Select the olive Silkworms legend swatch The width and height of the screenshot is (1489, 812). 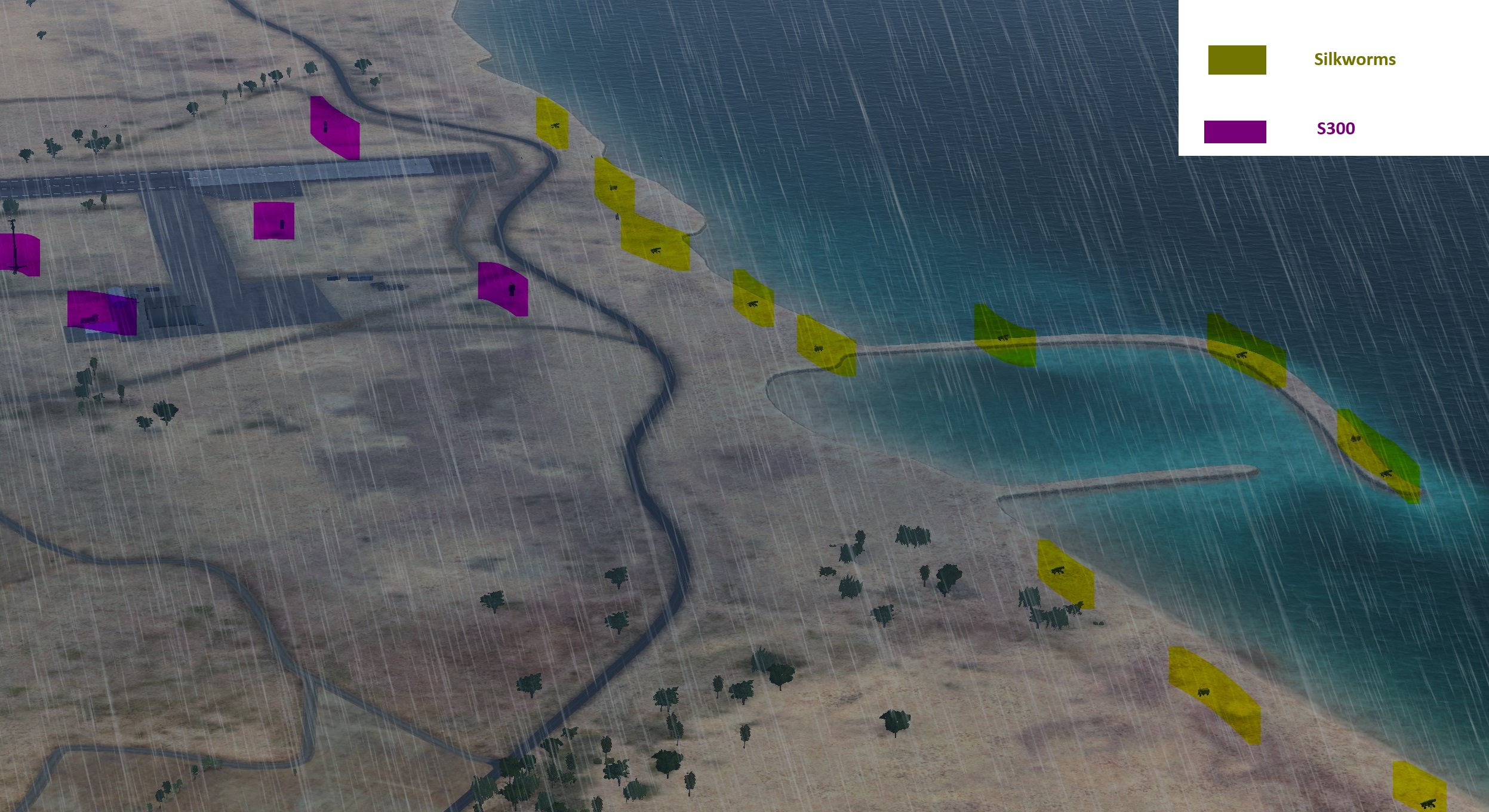click(x=1236, y=60)
